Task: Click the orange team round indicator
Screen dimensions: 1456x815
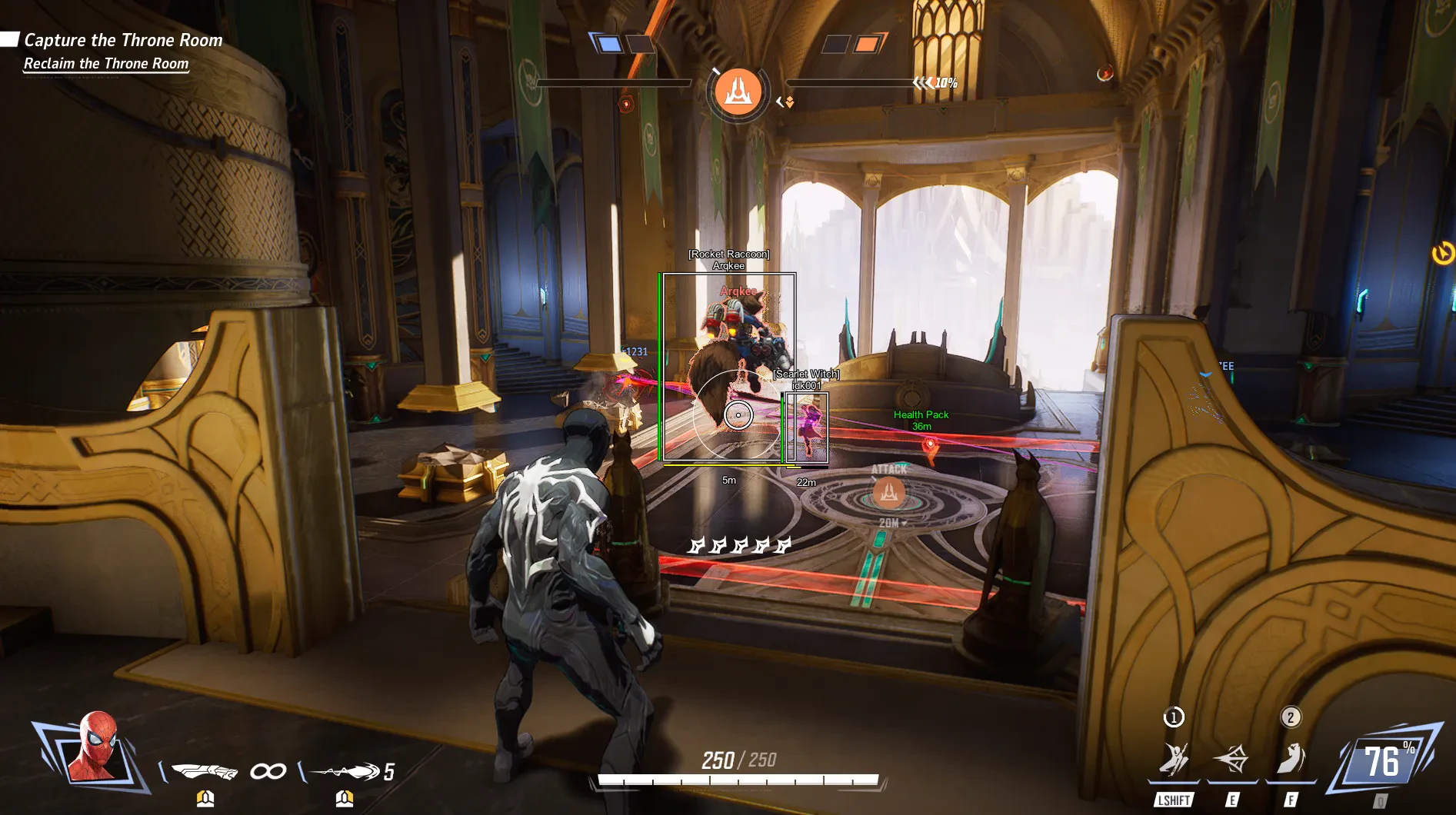Action: (x=867, y=44)
